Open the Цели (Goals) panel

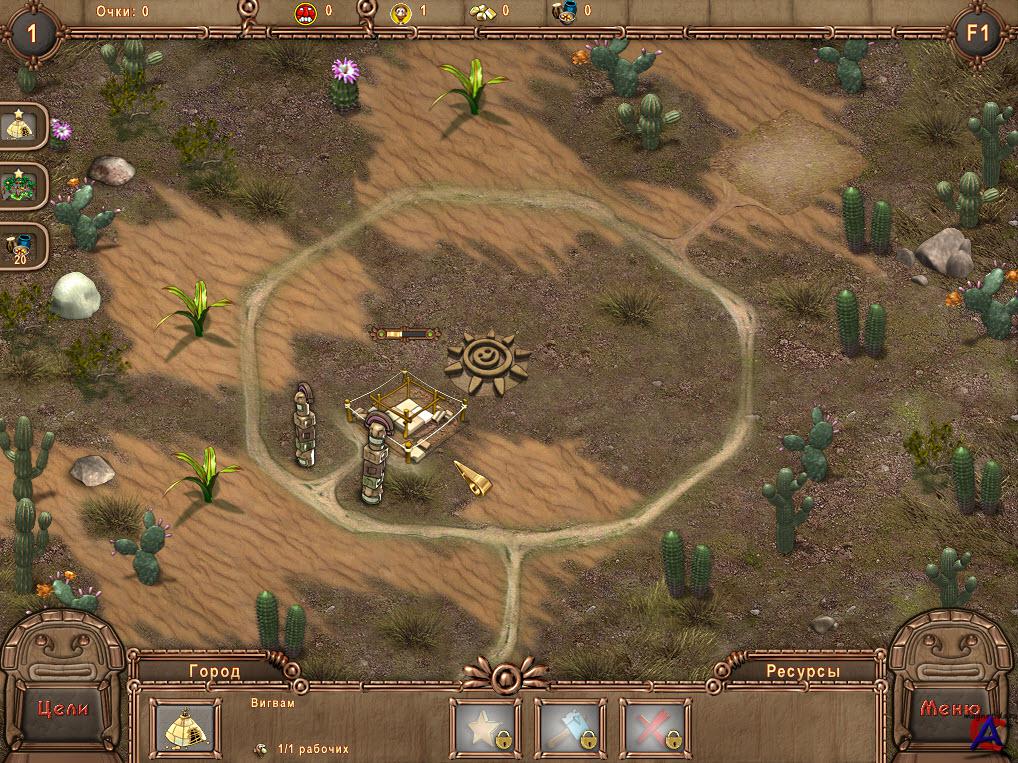point(63,707)
